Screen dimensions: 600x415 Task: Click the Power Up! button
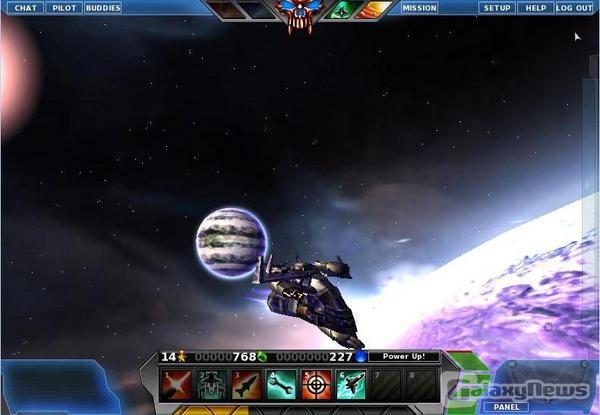point(404,356)
